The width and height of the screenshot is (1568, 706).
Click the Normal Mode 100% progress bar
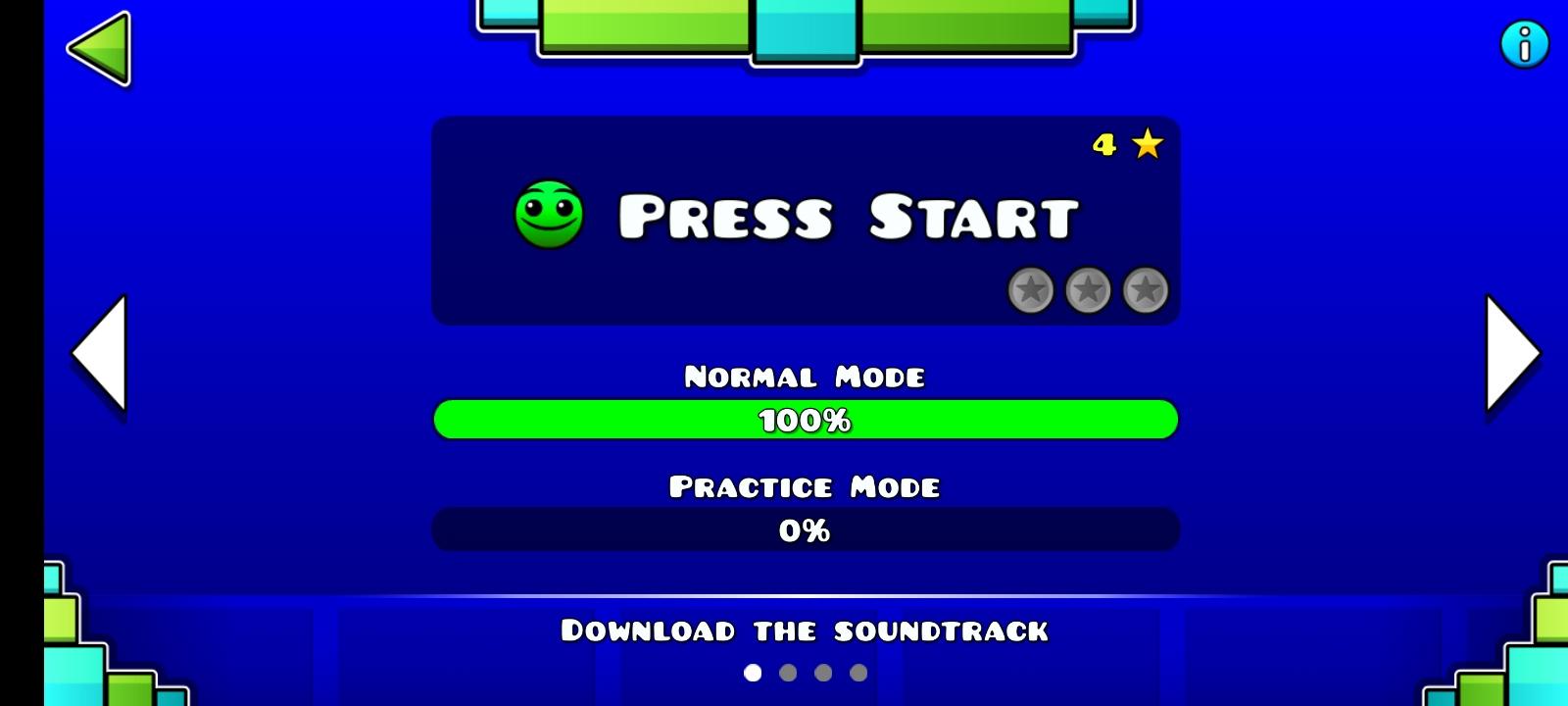804,420
